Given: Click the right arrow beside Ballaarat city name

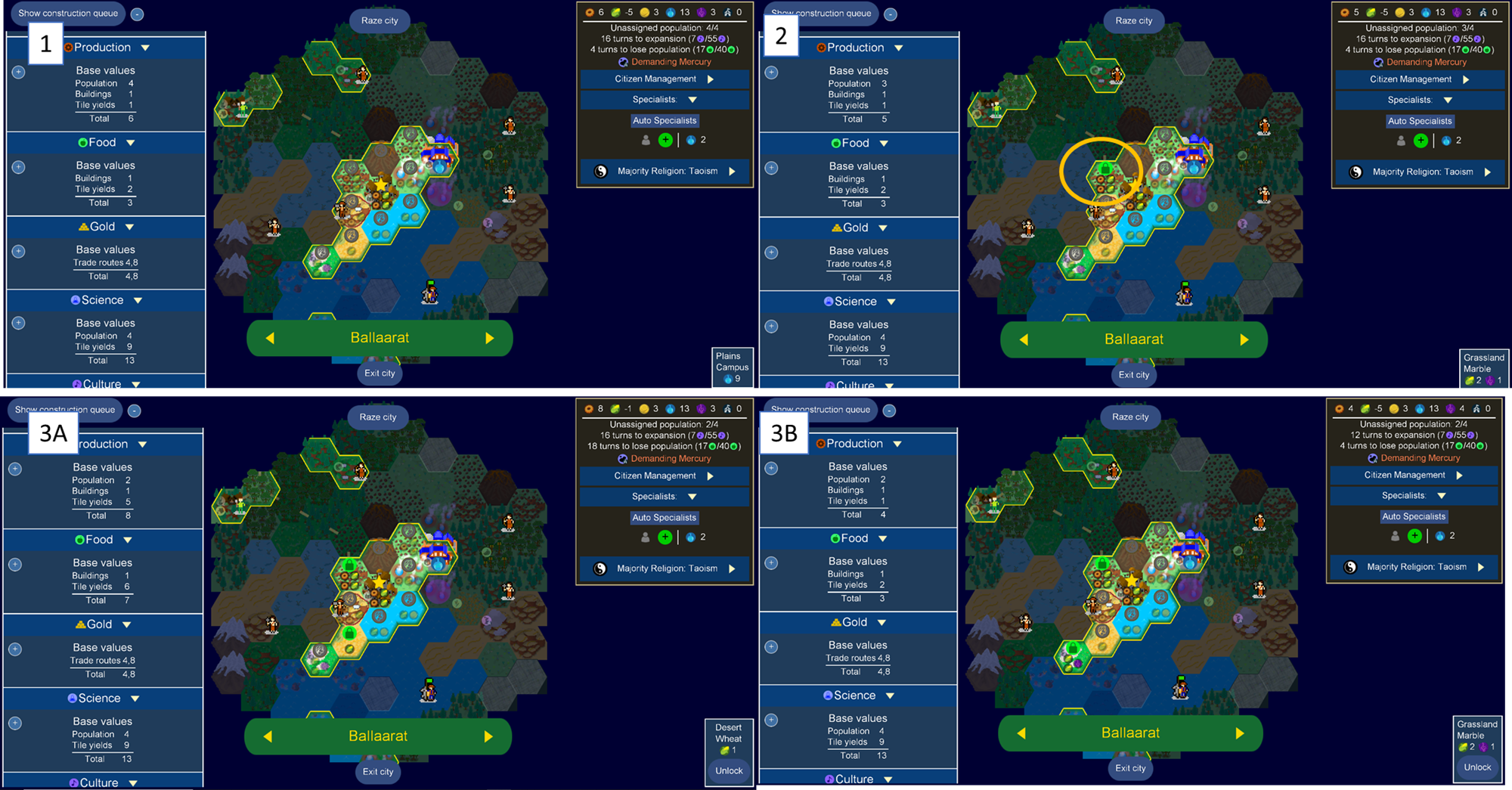Looking at the screenshot, I should [490, 337].
